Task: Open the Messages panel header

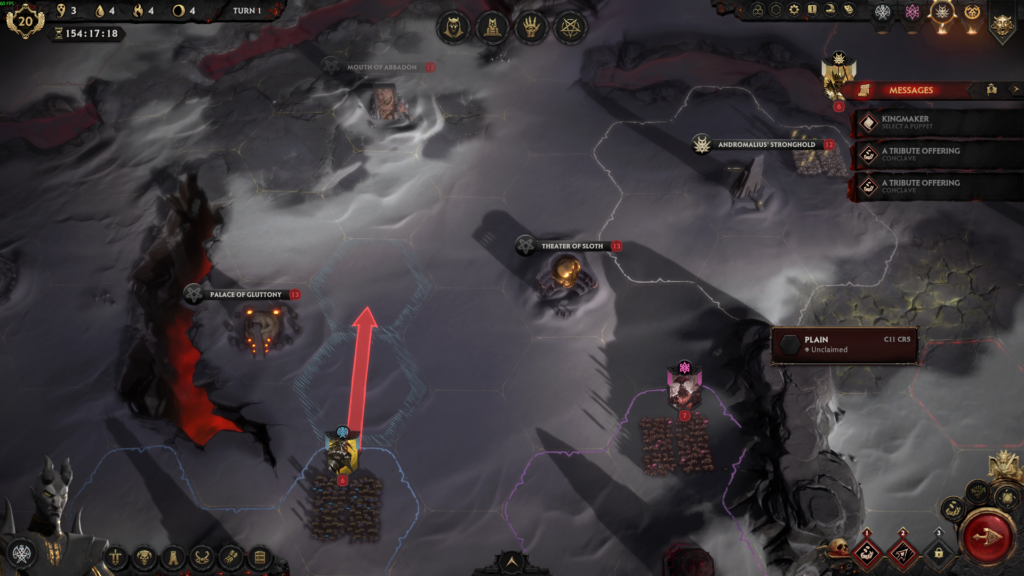Action: click(x=908, y=90)
